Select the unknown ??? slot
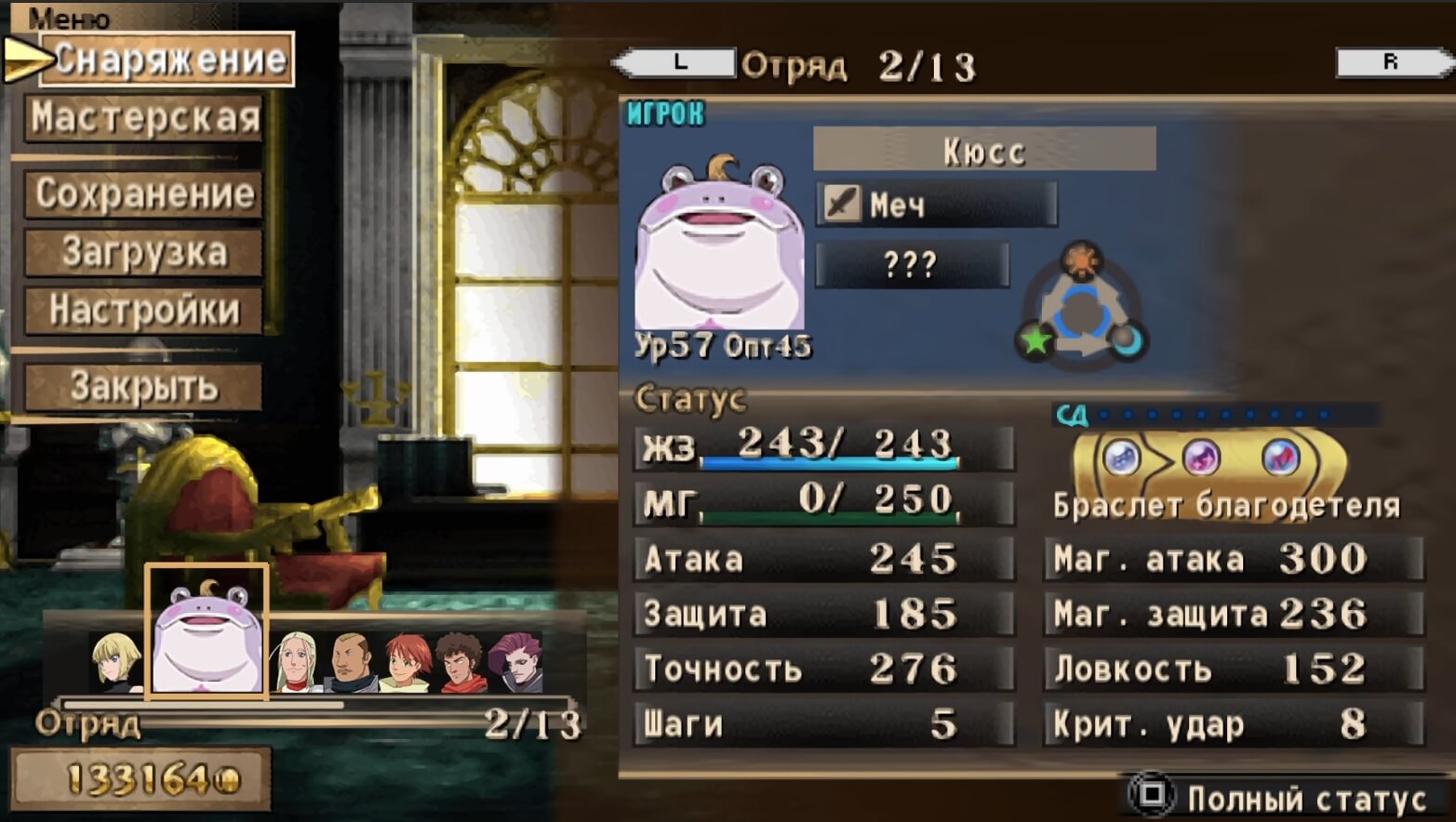The image size is (1456, 822). tap(912, 266)
